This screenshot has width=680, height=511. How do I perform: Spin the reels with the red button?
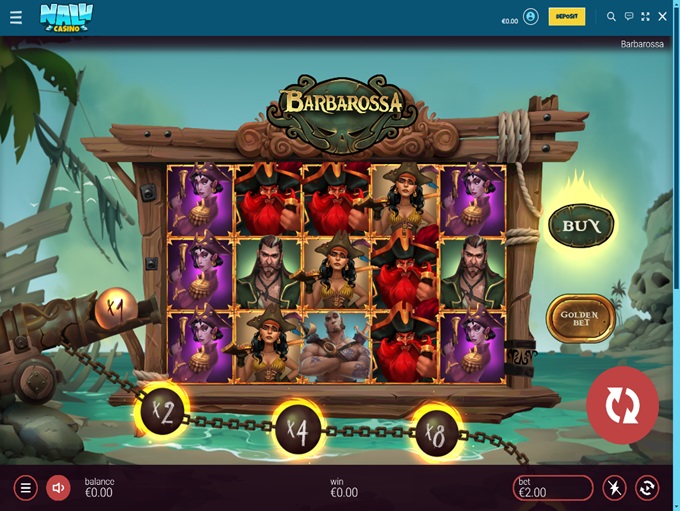click(x=622, y=405)
